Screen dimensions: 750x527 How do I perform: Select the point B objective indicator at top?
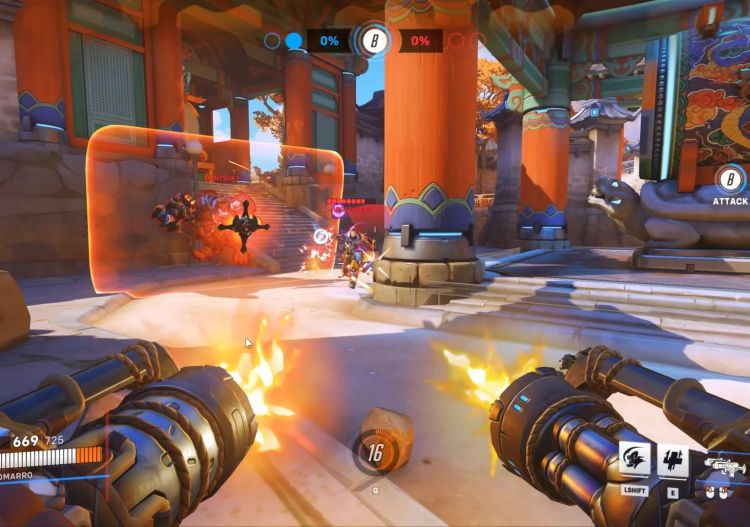[374, 41]
